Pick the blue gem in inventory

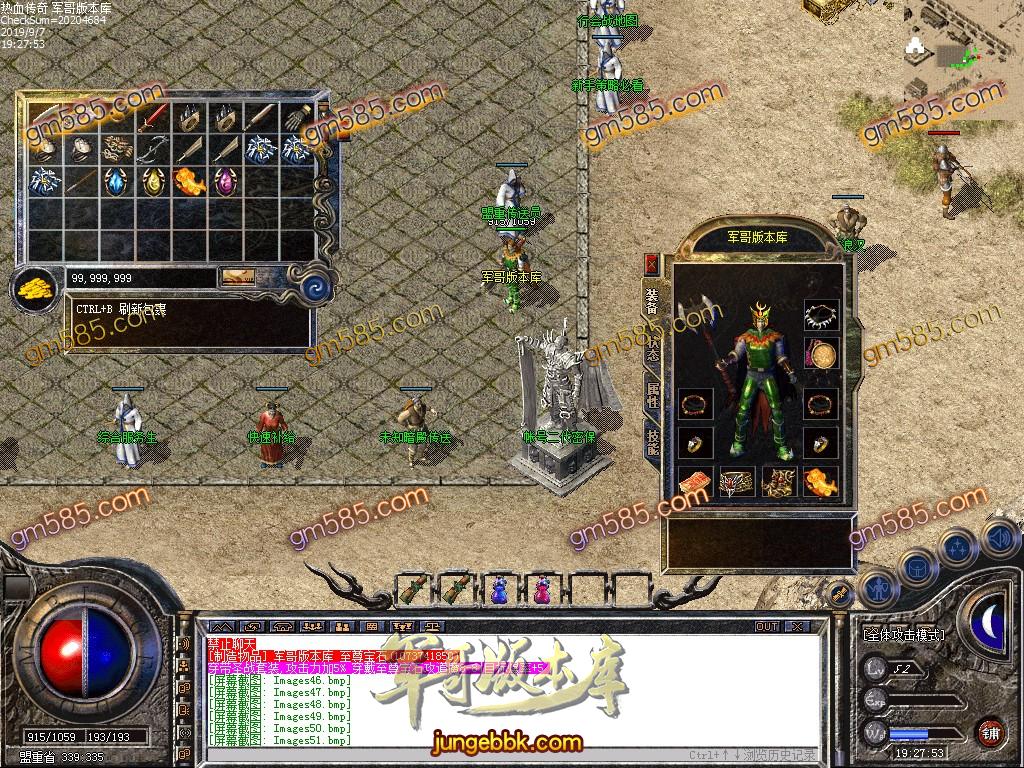coord(115,182)
